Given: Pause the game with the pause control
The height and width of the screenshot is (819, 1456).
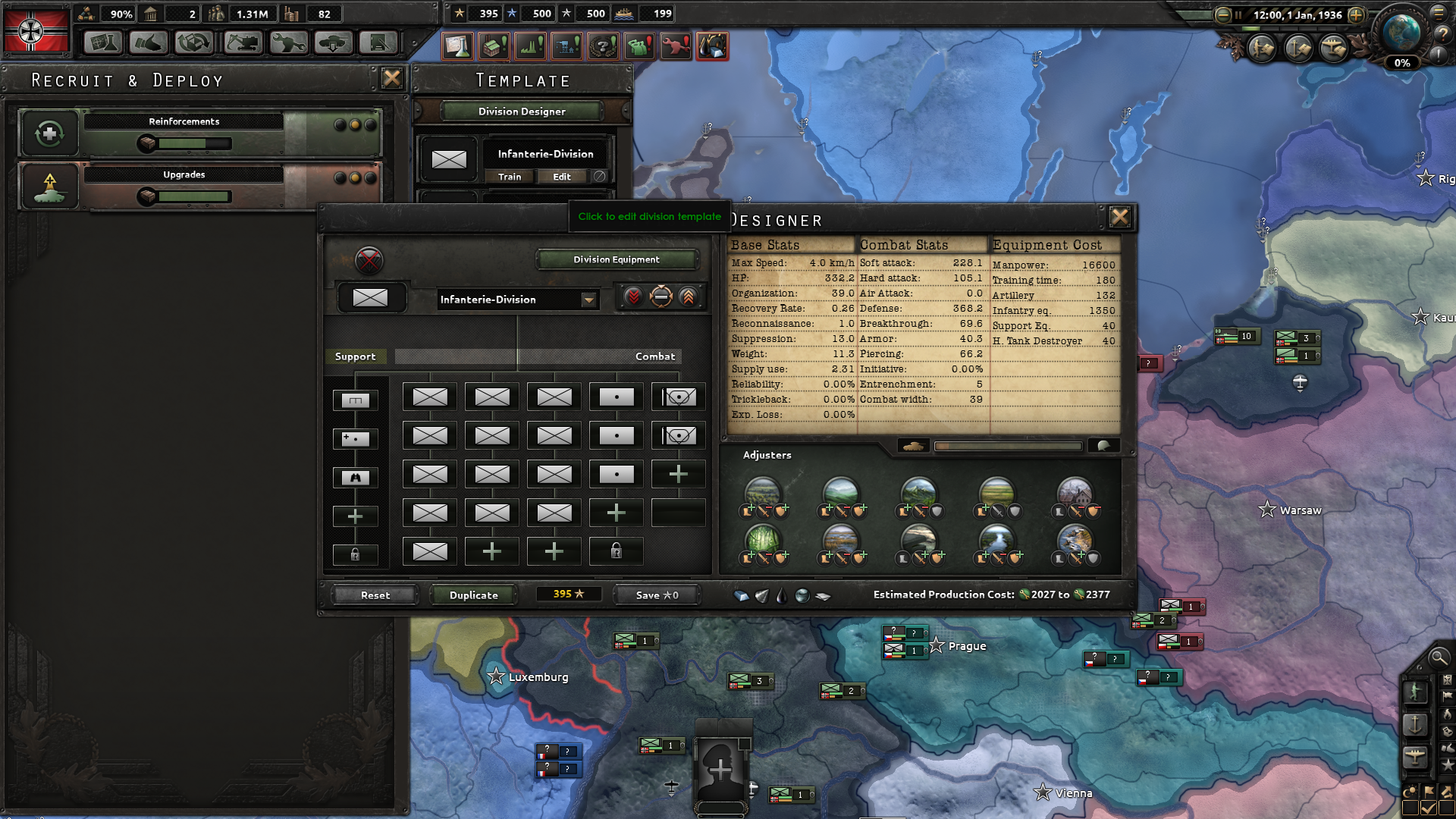Looking at the screenshot, I should click(1238, 14).
